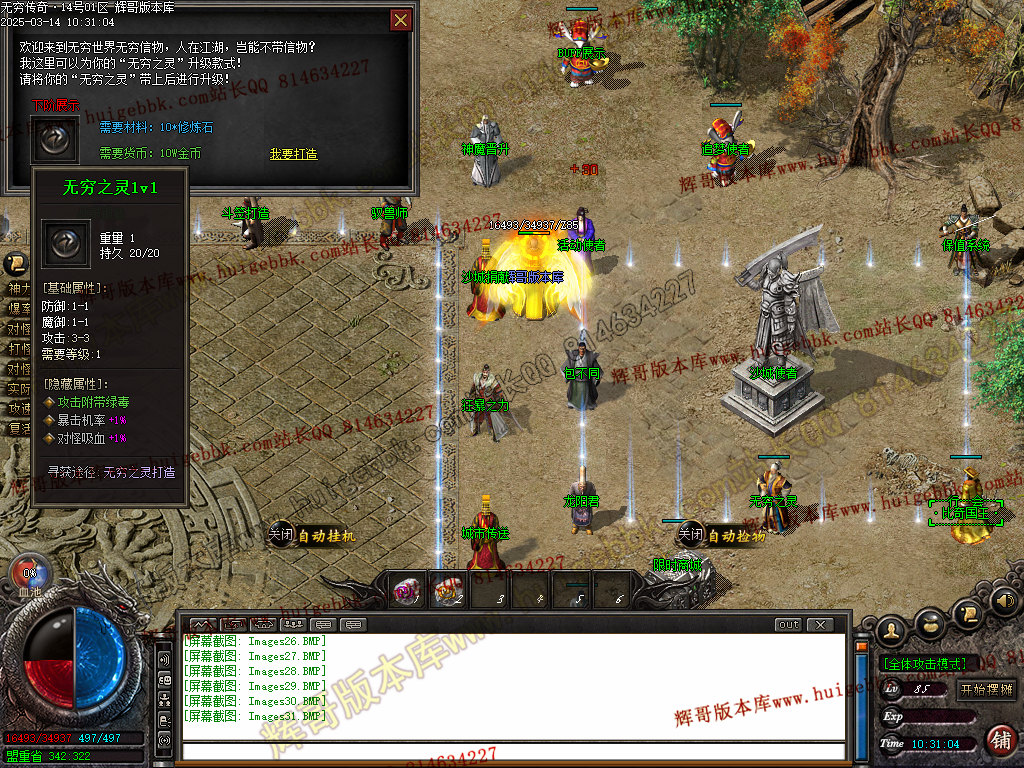
Task: Toggle the 自动捡物 auto-pickup button
Action: click(722, 536)
